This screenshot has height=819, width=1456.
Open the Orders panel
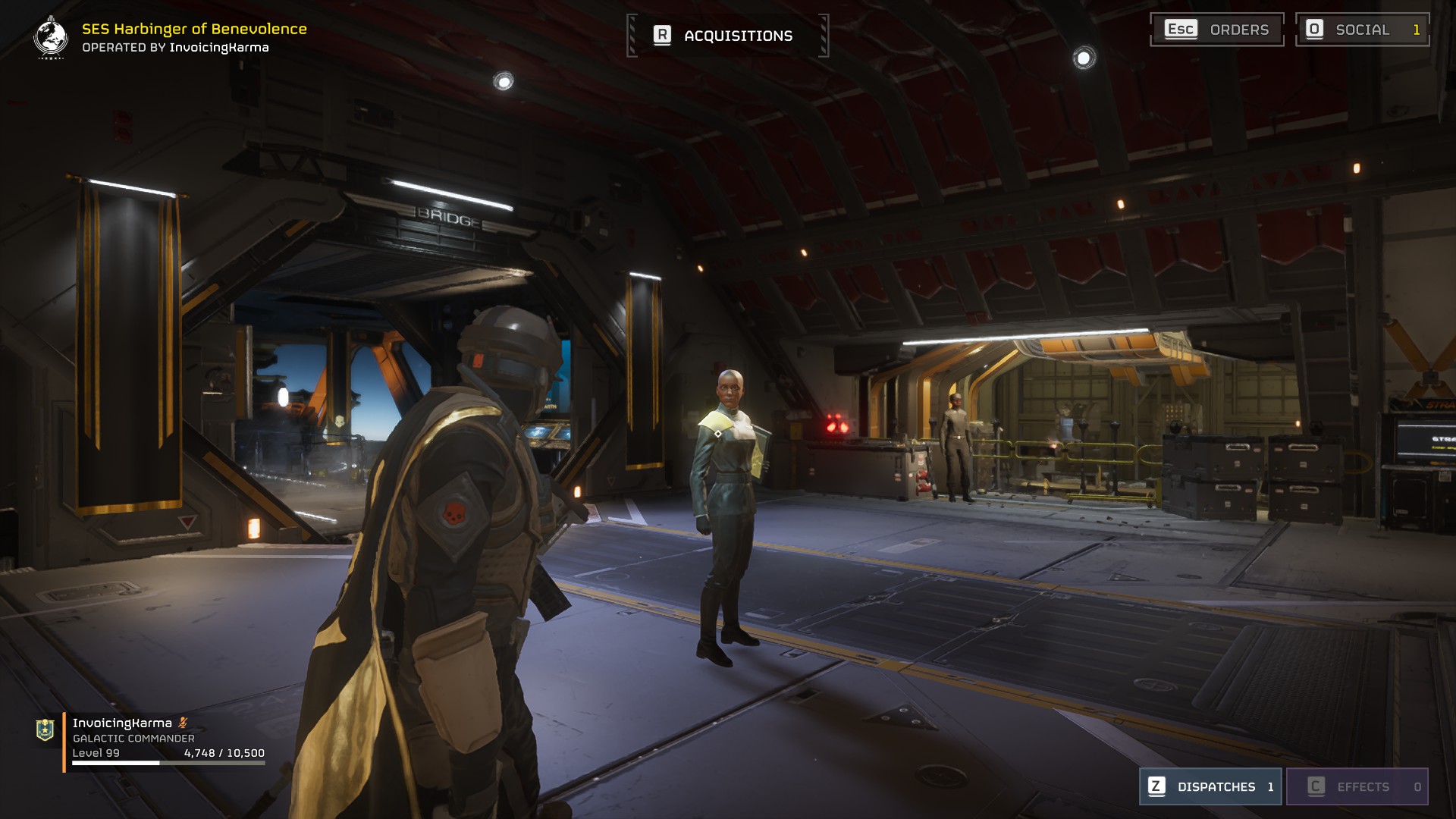click(1216, 30)
